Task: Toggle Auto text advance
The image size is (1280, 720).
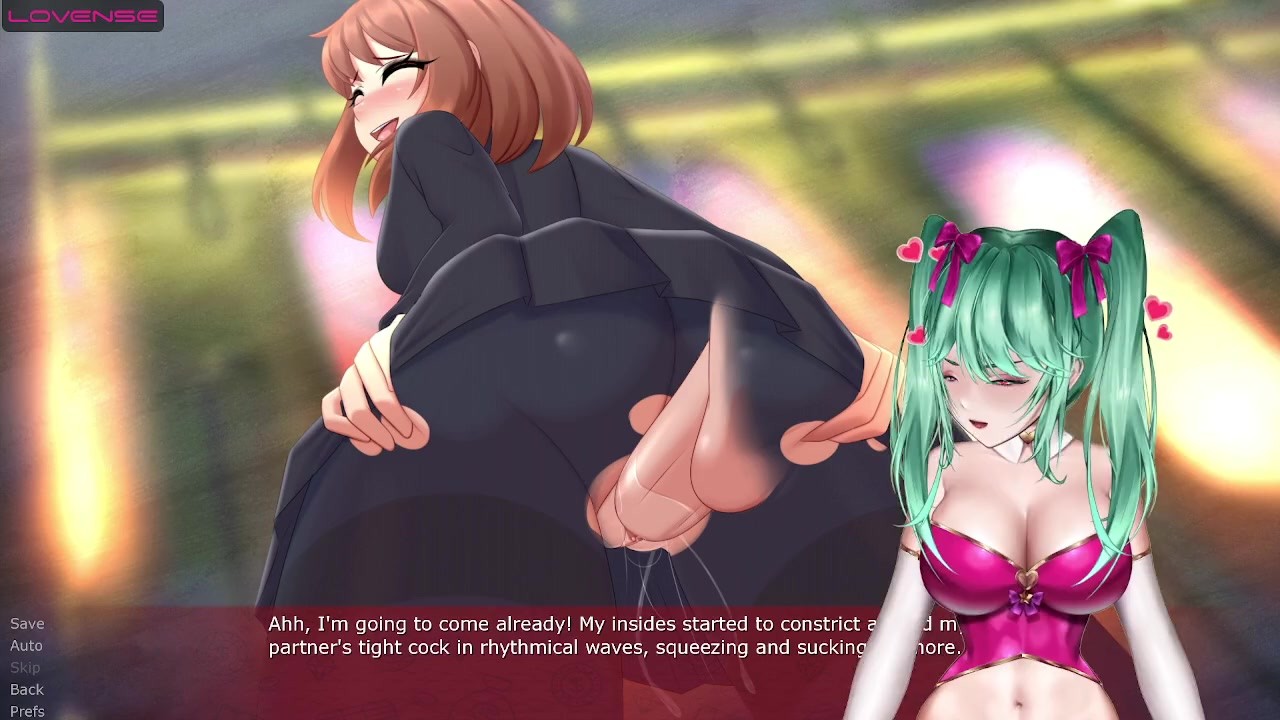Action: [26, 645]
